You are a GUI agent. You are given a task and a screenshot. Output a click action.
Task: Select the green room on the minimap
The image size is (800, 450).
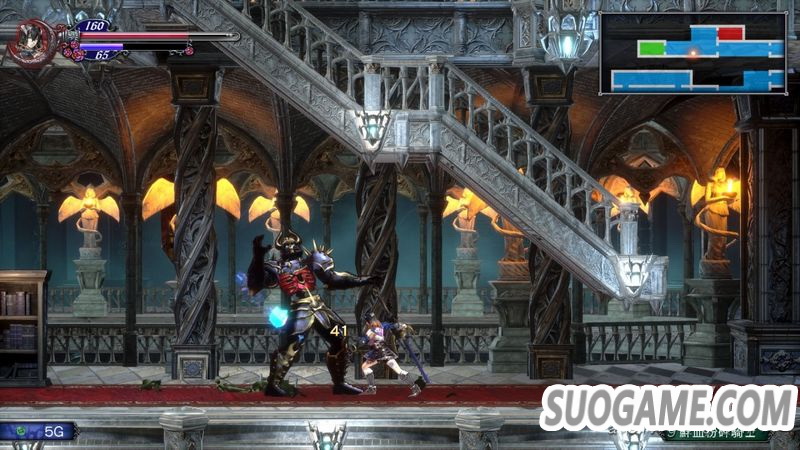[651, 48]
